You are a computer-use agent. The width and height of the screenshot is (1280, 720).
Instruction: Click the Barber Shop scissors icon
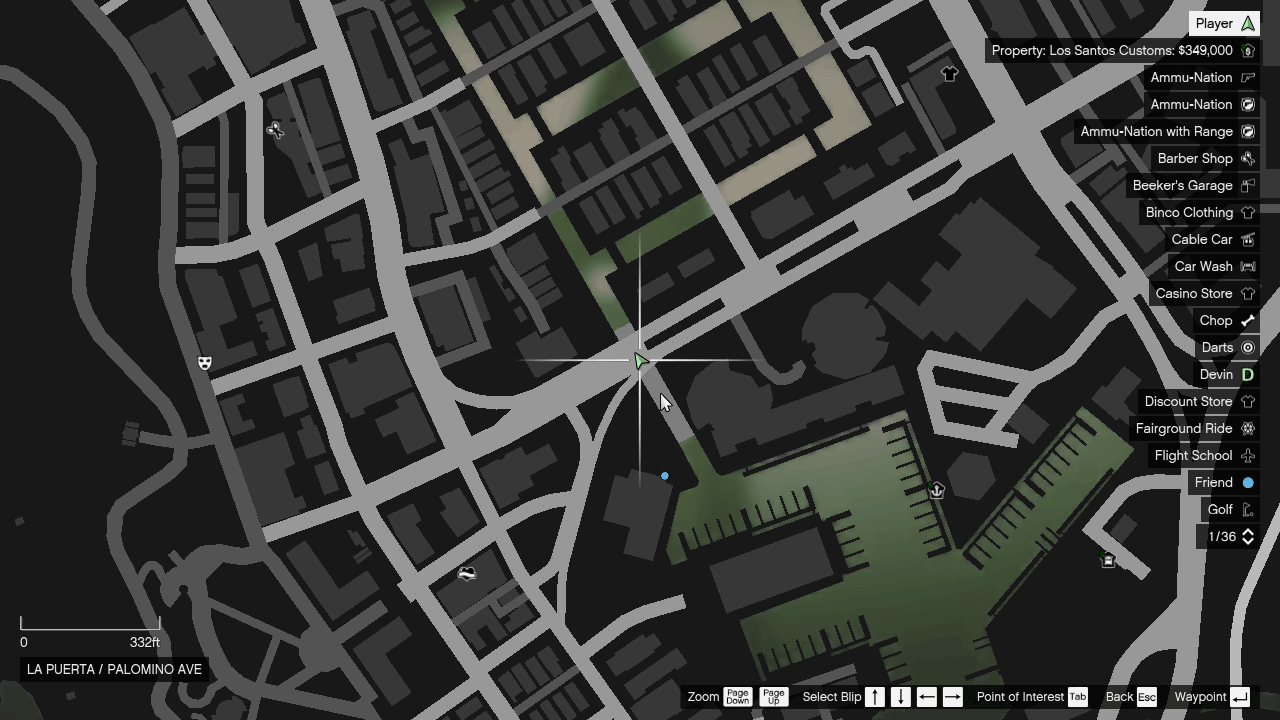(x=1248, y=158)
